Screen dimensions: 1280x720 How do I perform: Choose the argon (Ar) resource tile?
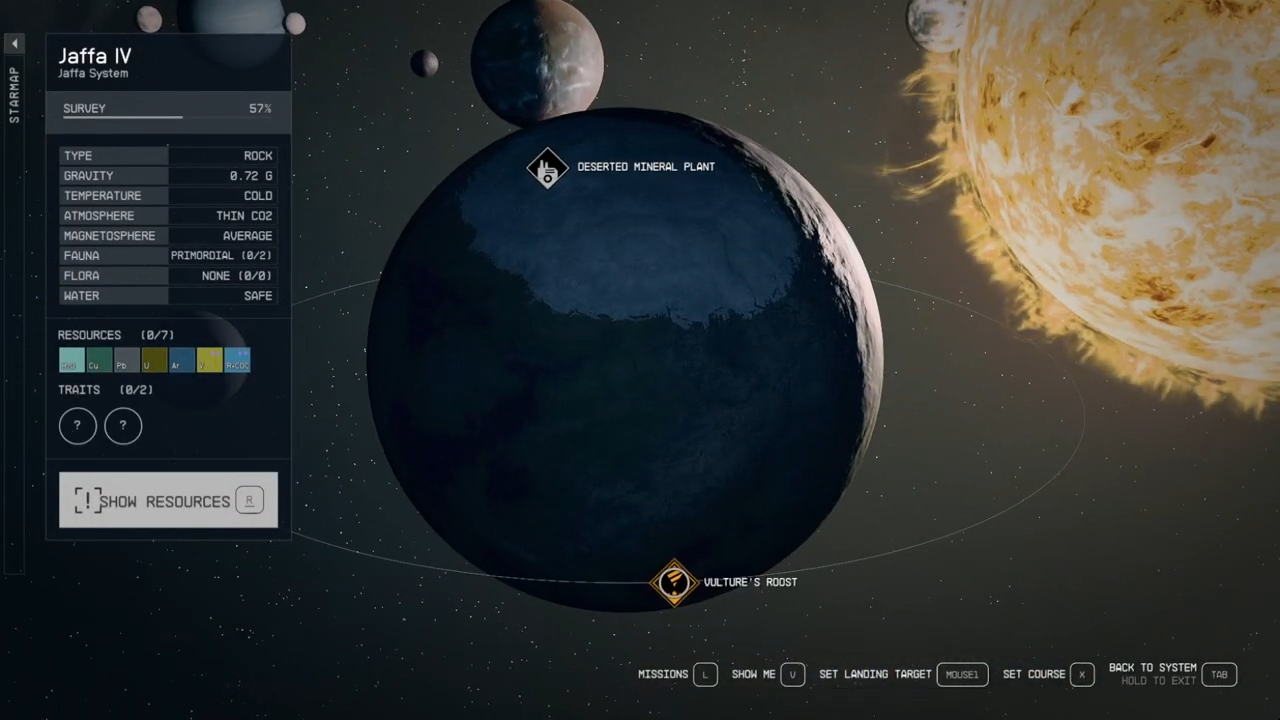181,360
